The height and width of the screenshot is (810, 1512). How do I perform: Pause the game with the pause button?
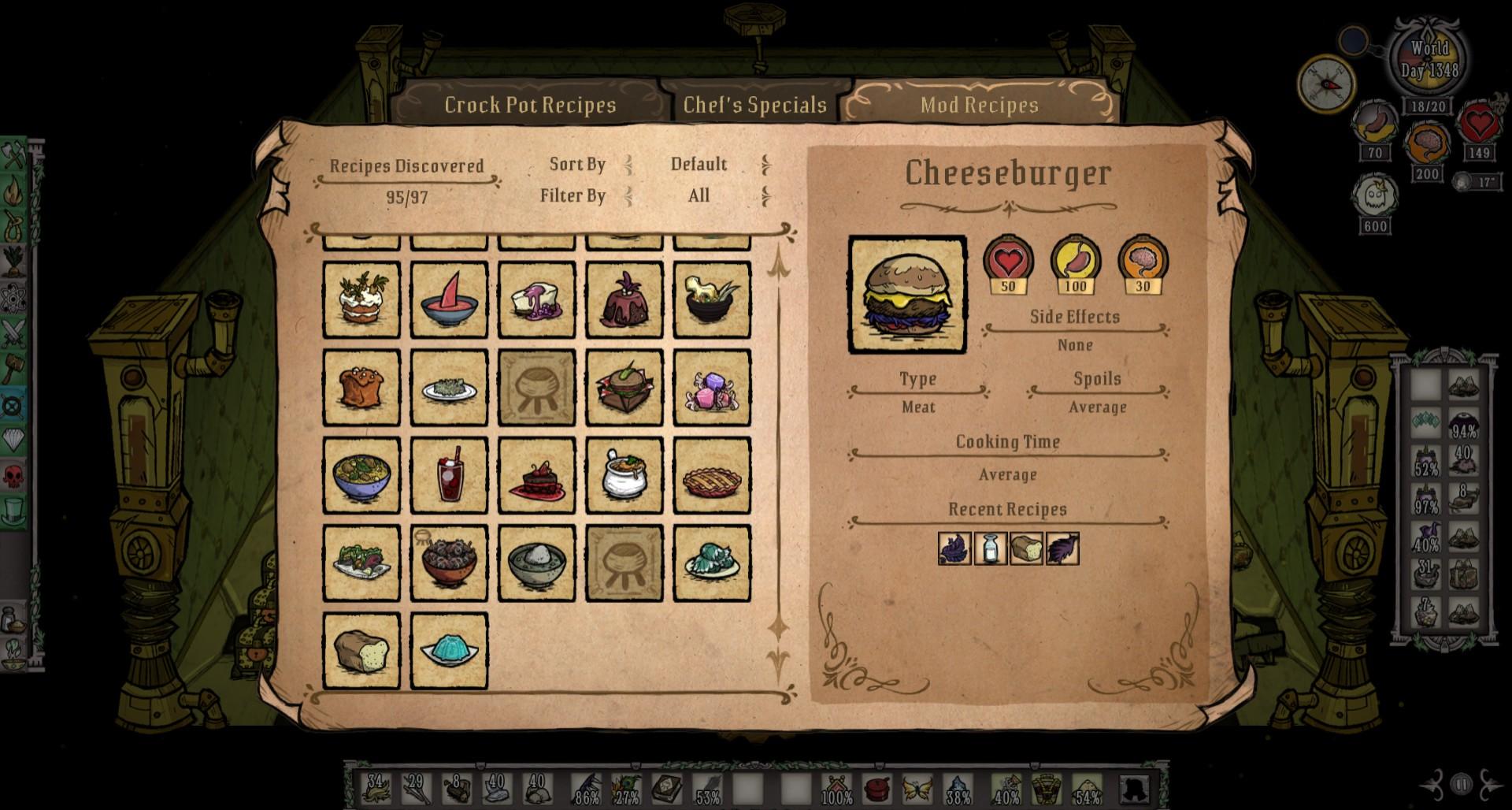click(1462, 784)
